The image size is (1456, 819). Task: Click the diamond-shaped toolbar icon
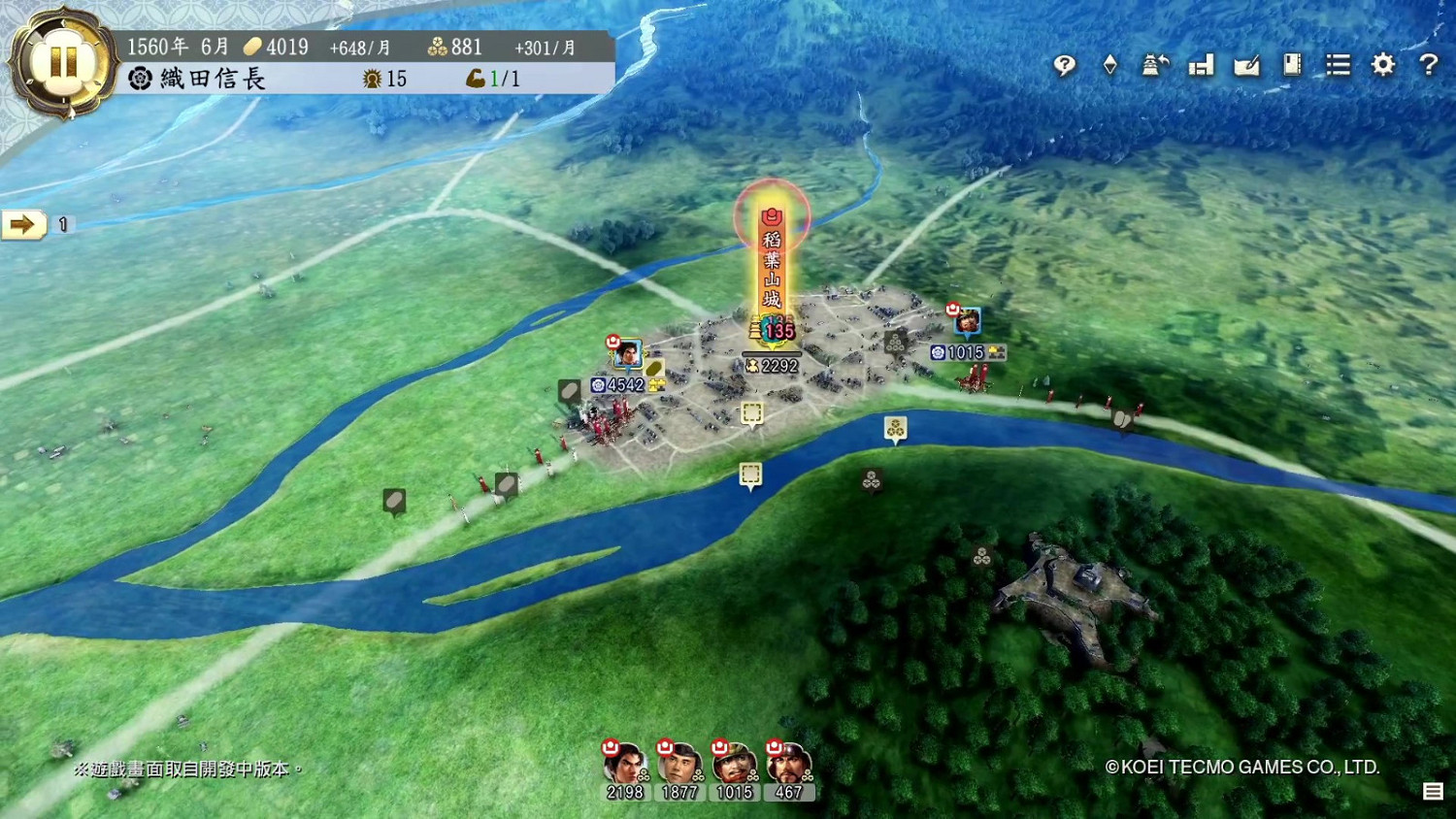[x=1110, y=65]
